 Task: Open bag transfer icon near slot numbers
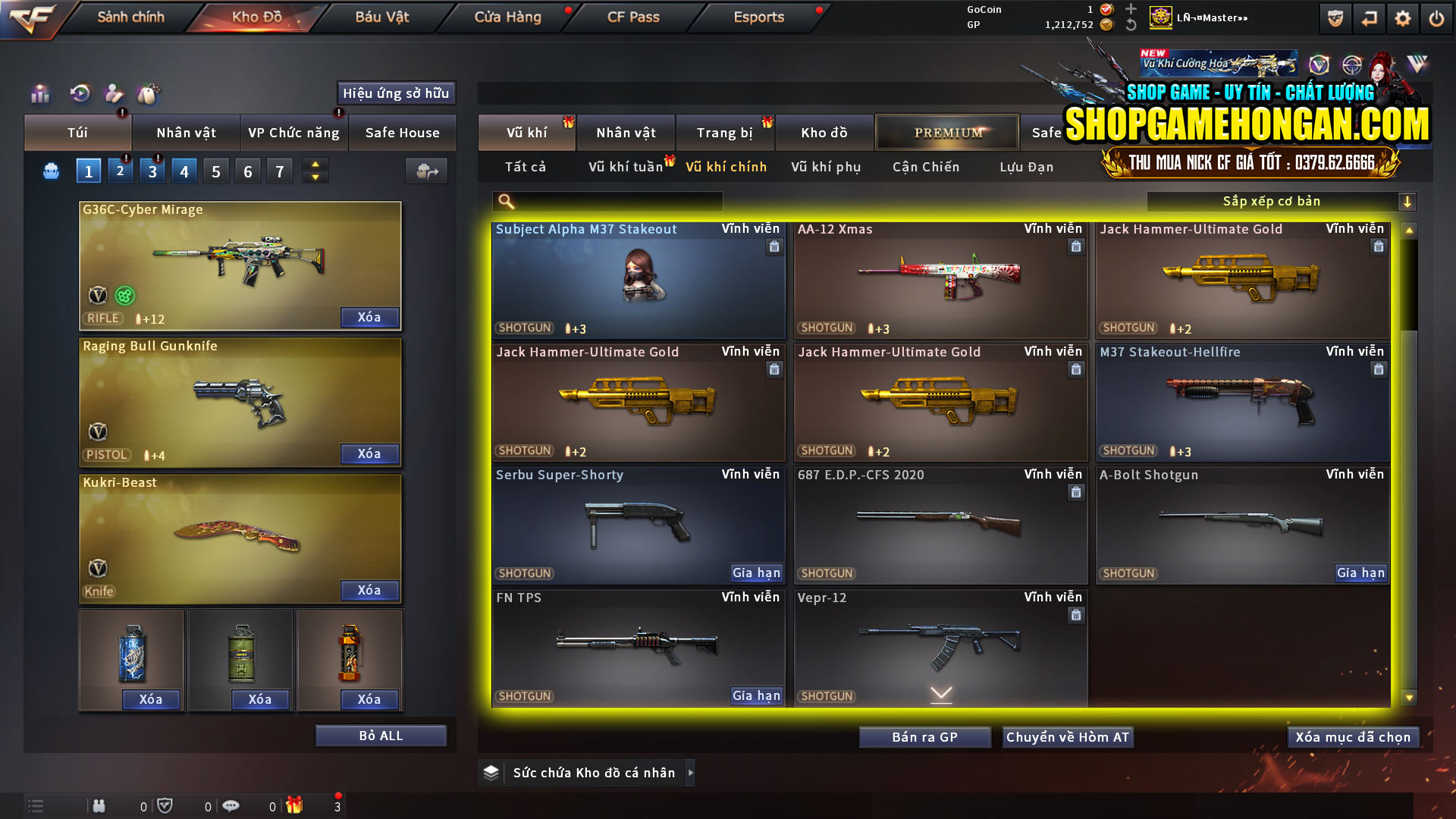[x=425, y=171]
